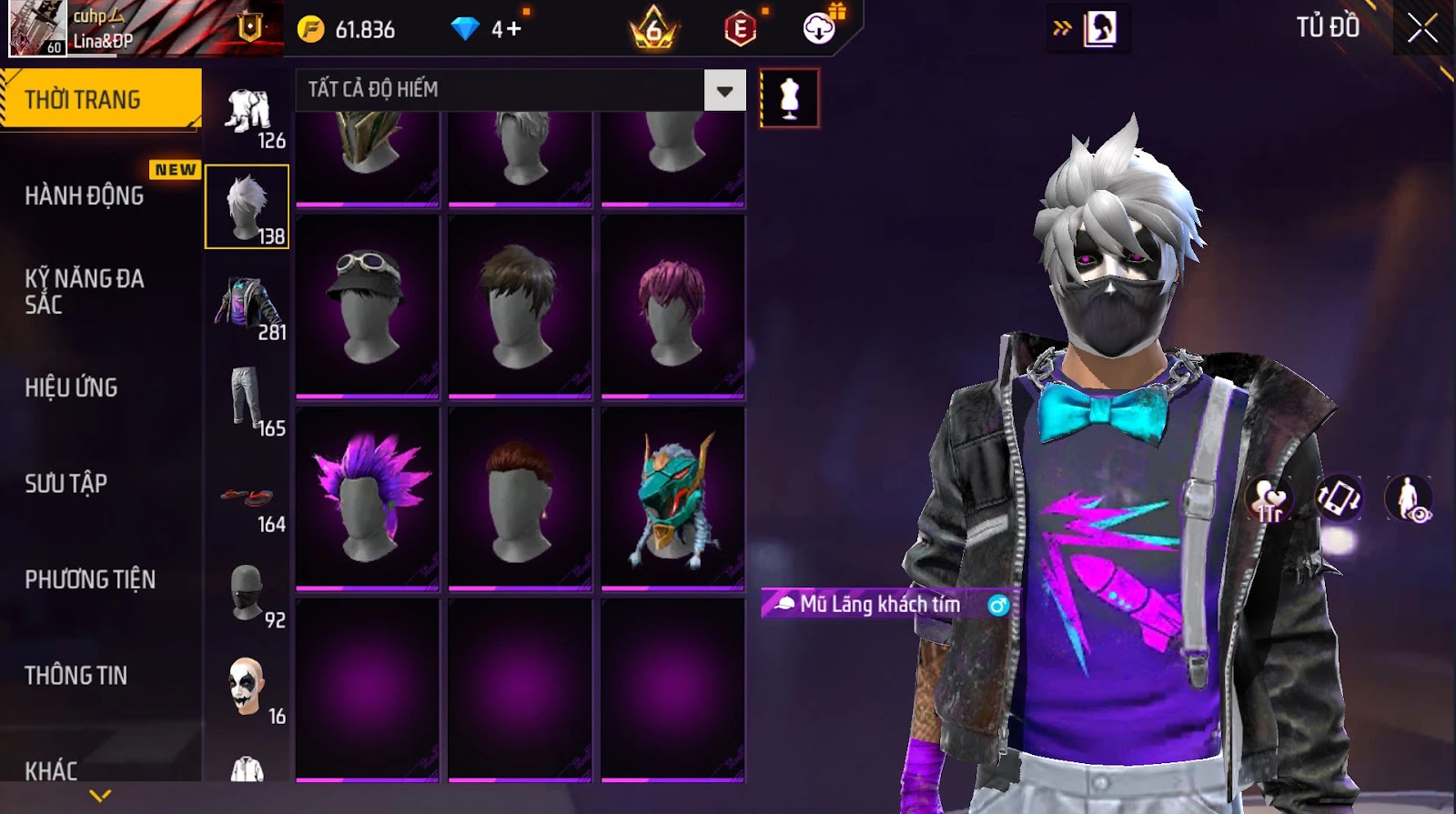Pick the green dragon mask headgear
This screenshot has height=814, width=1456.
tap(672, 497)
